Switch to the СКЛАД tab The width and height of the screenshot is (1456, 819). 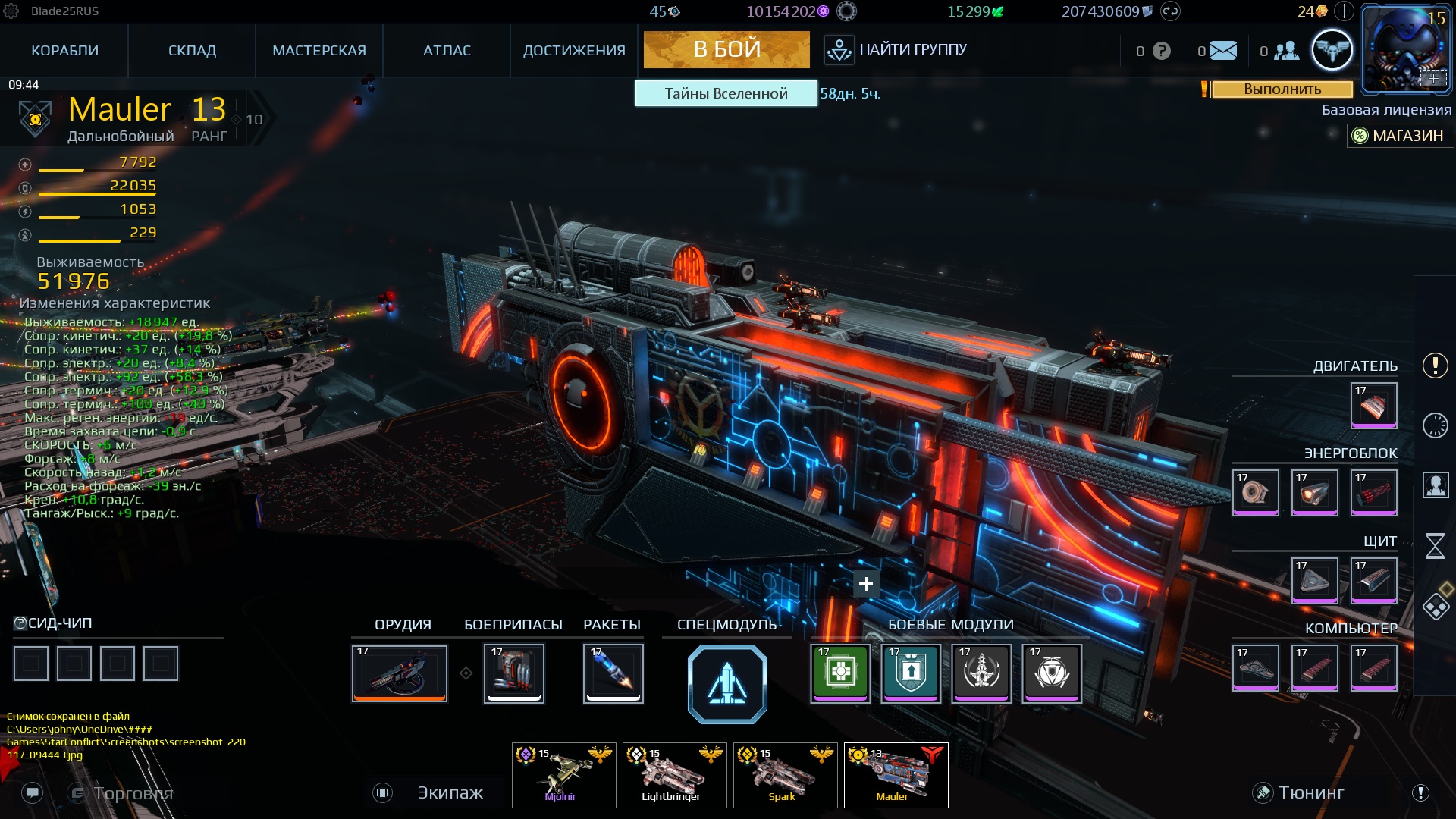tap(192, 50)
